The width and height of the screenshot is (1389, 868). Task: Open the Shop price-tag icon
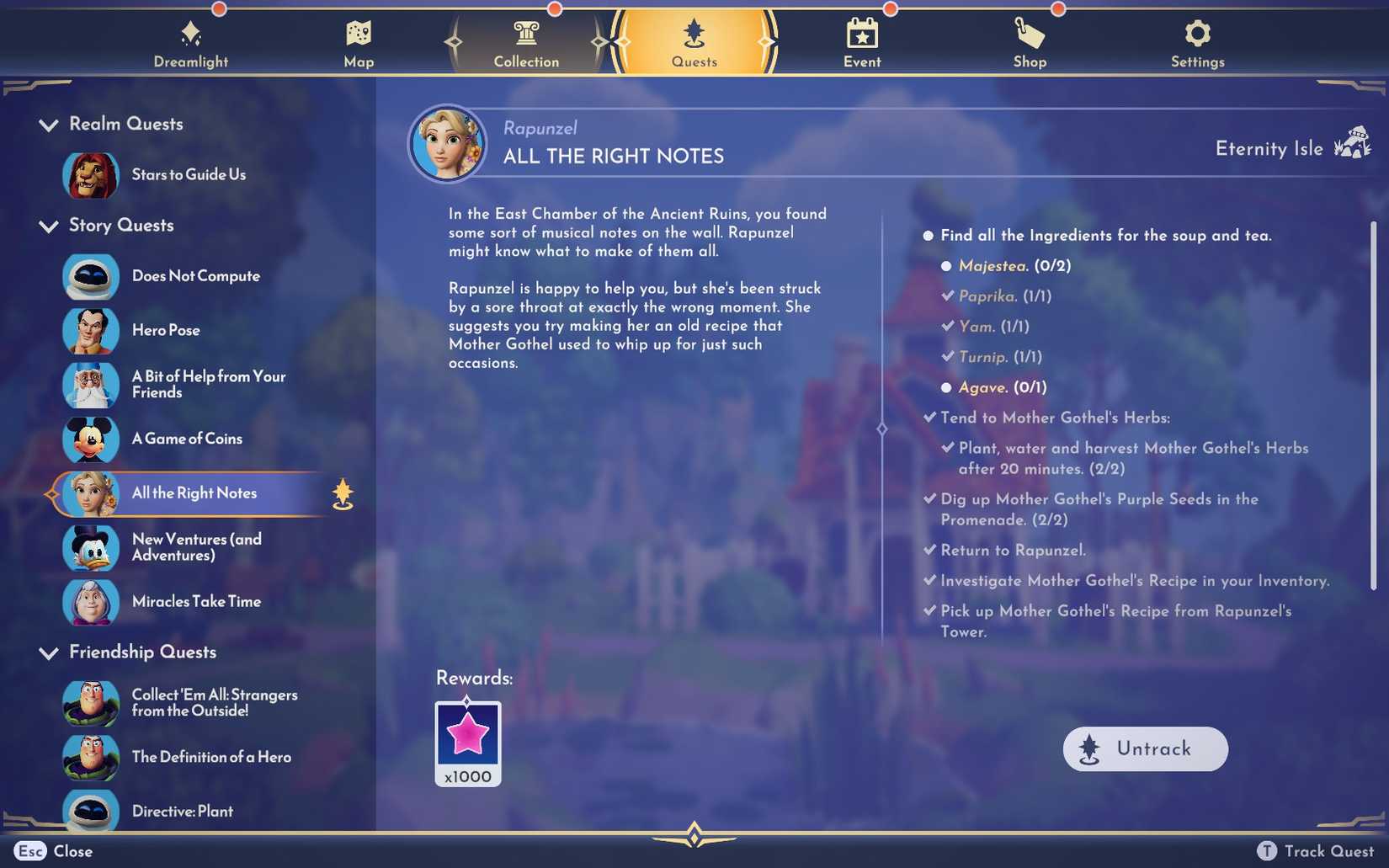1029,35
